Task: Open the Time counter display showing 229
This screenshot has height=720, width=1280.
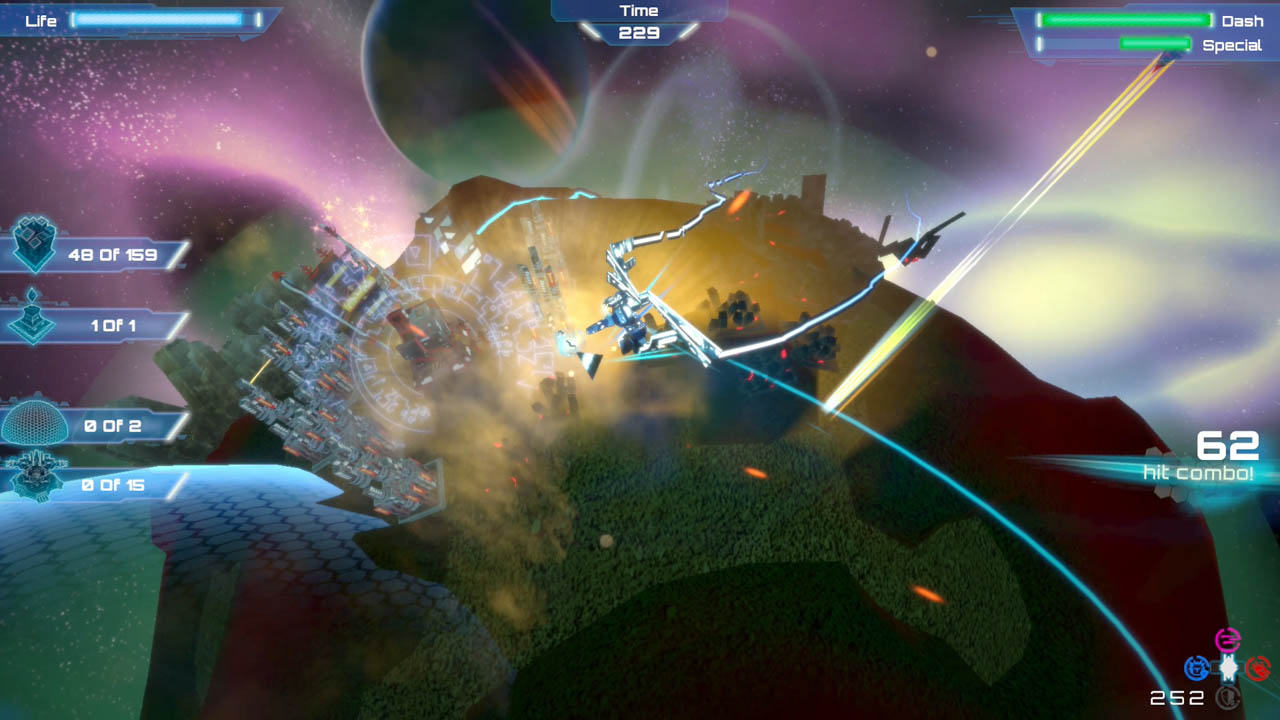Action: (639, 21)
